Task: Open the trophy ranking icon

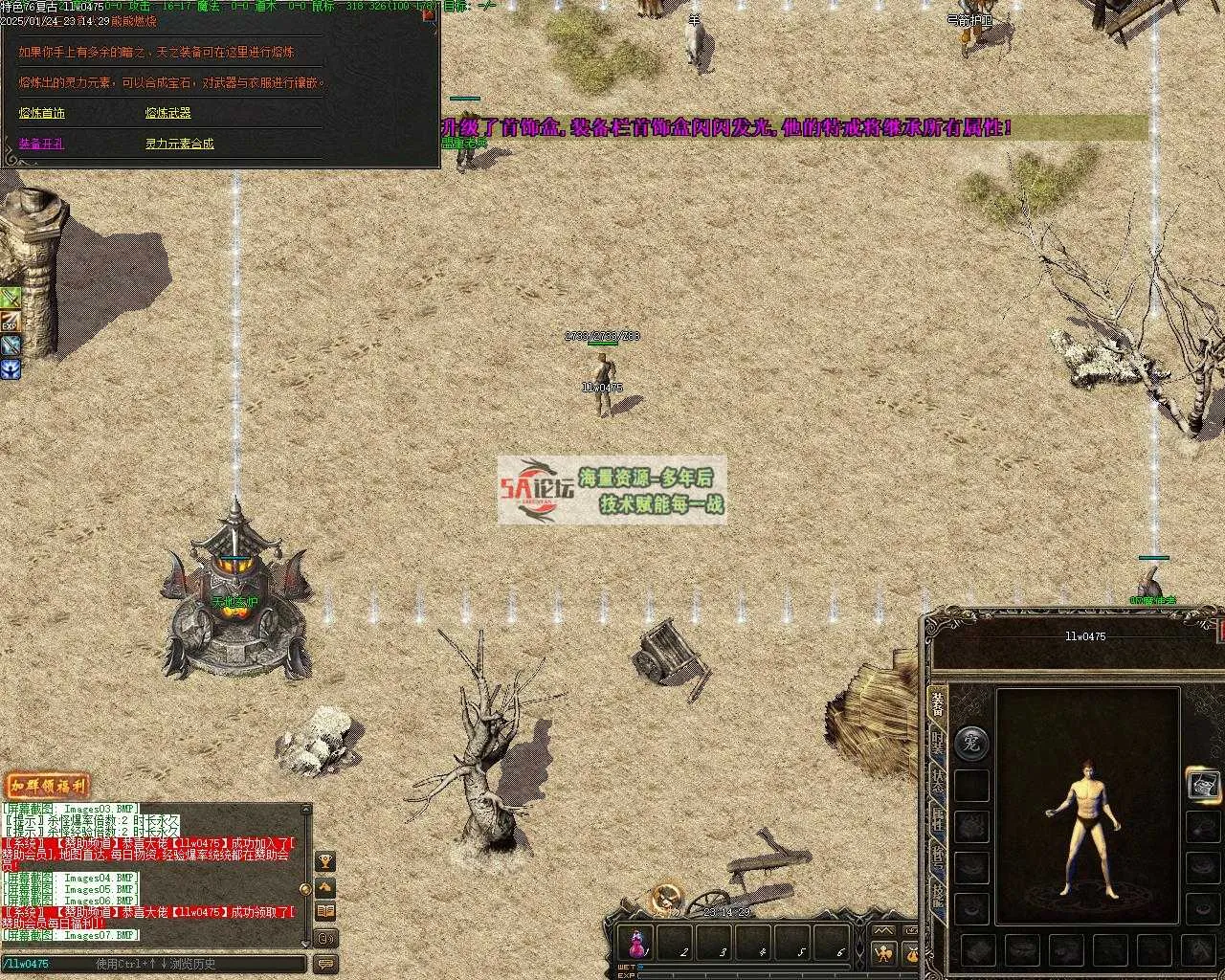Action: pos(325,862)
